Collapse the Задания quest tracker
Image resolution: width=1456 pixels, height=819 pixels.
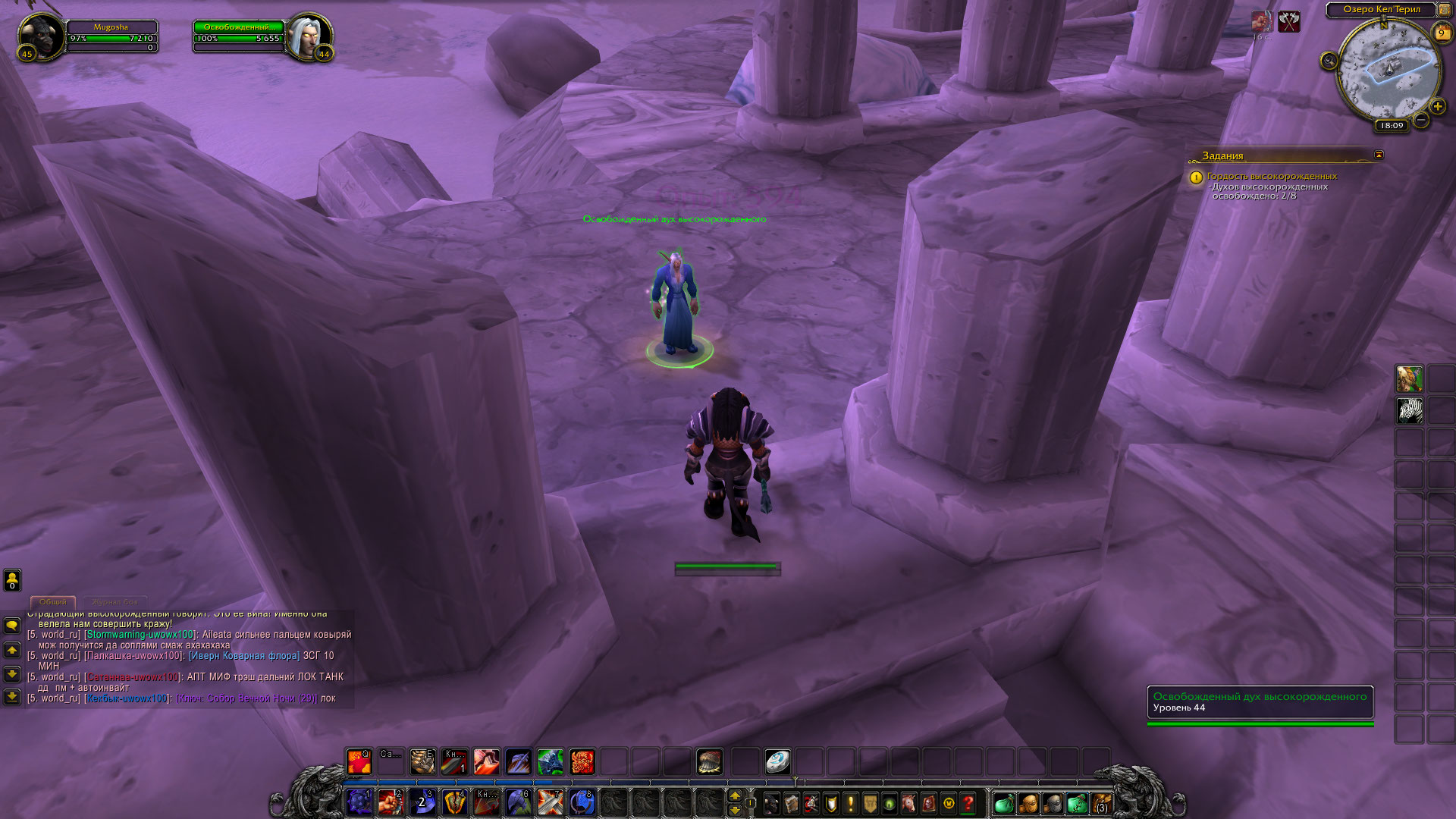click(1379, 155)
